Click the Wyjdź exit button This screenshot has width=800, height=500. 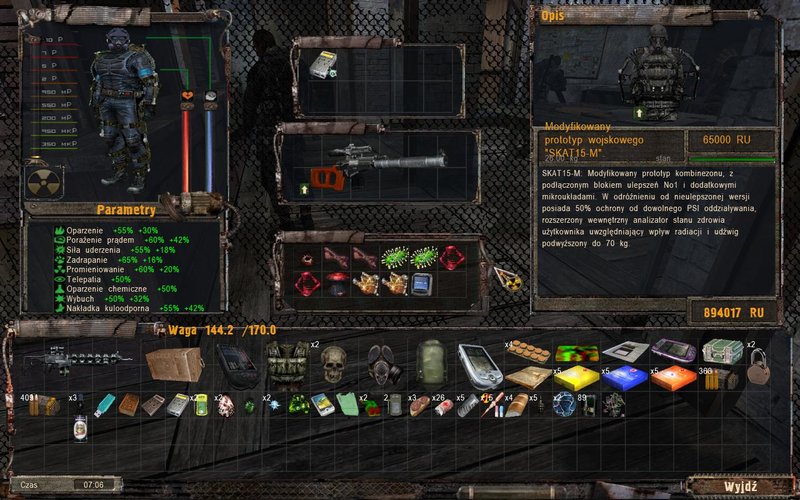point(739,485)
